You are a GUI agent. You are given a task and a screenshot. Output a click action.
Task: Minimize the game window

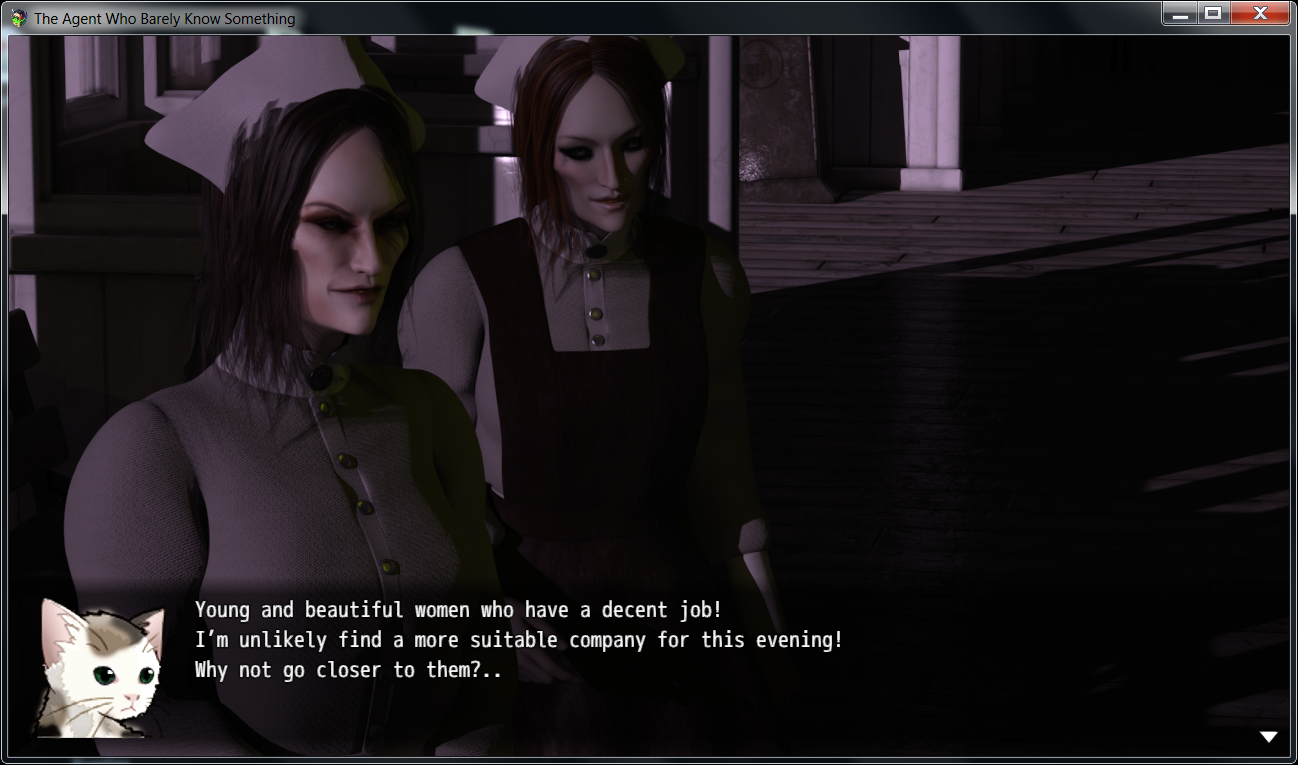point(1180,14)
